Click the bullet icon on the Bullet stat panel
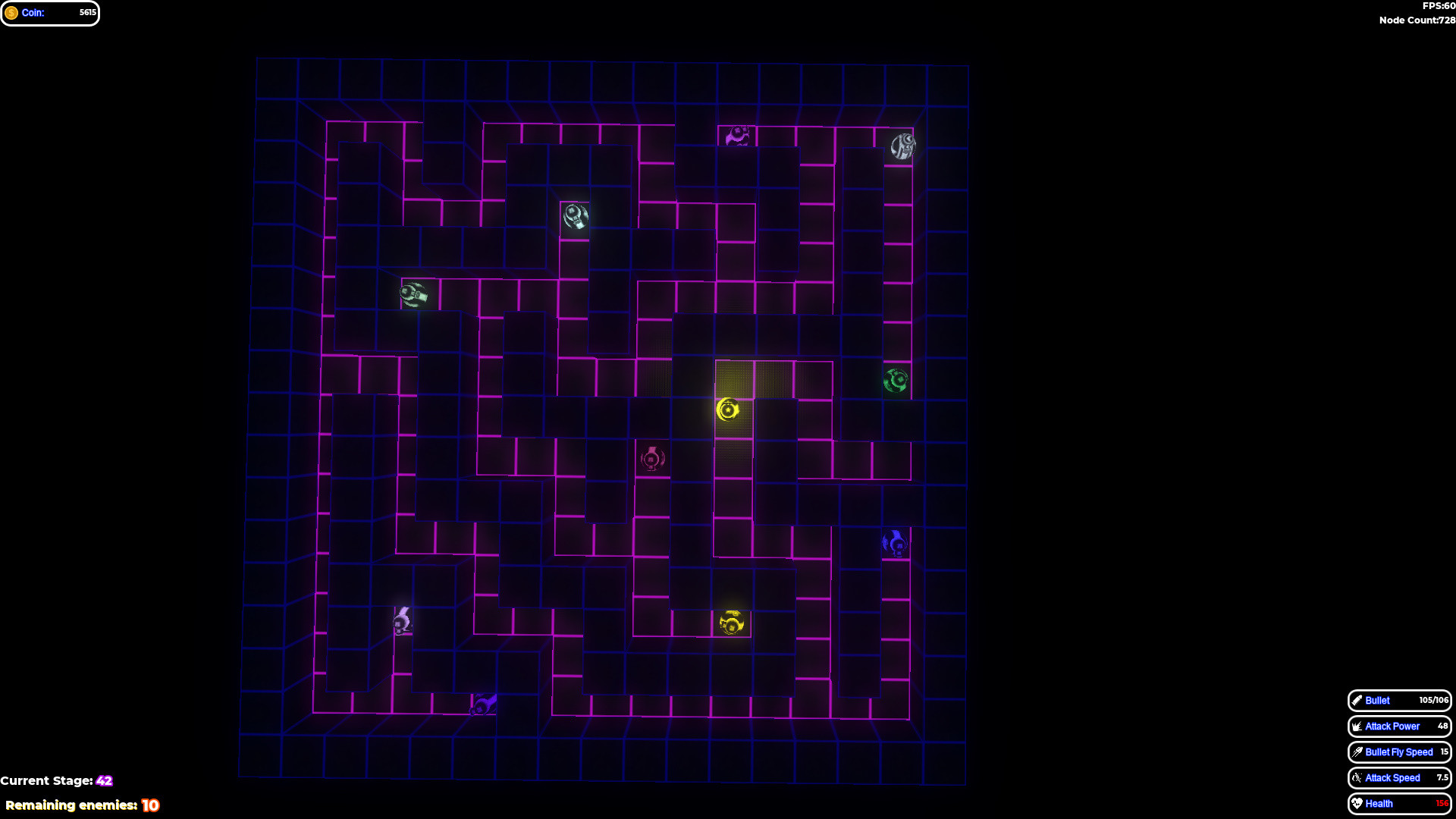This screenshot has height=819, width=1456. [x=1357, y=701]
